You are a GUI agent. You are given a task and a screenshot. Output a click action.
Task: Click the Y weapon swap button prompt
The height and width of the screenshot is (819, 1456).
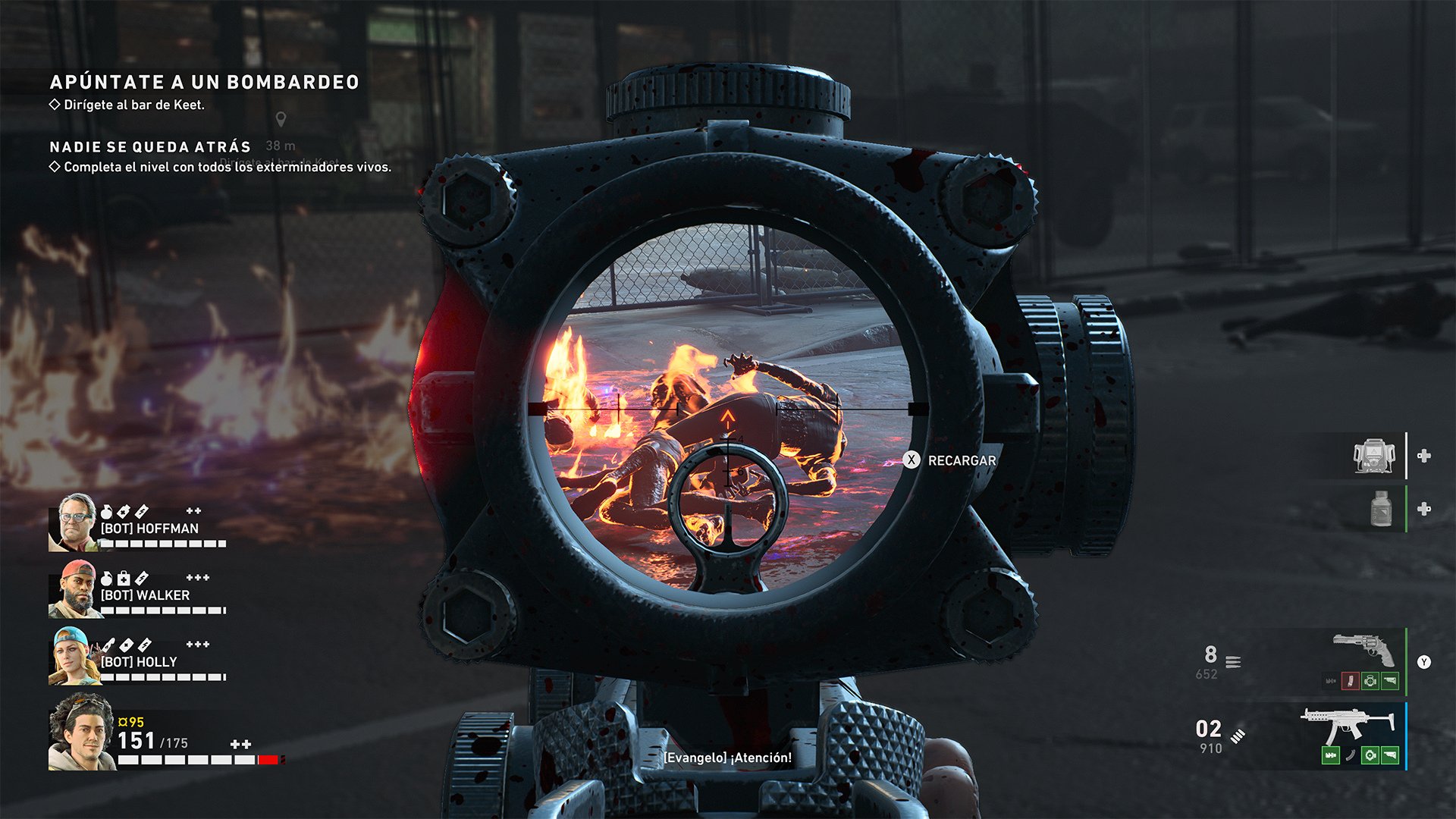1423,662
